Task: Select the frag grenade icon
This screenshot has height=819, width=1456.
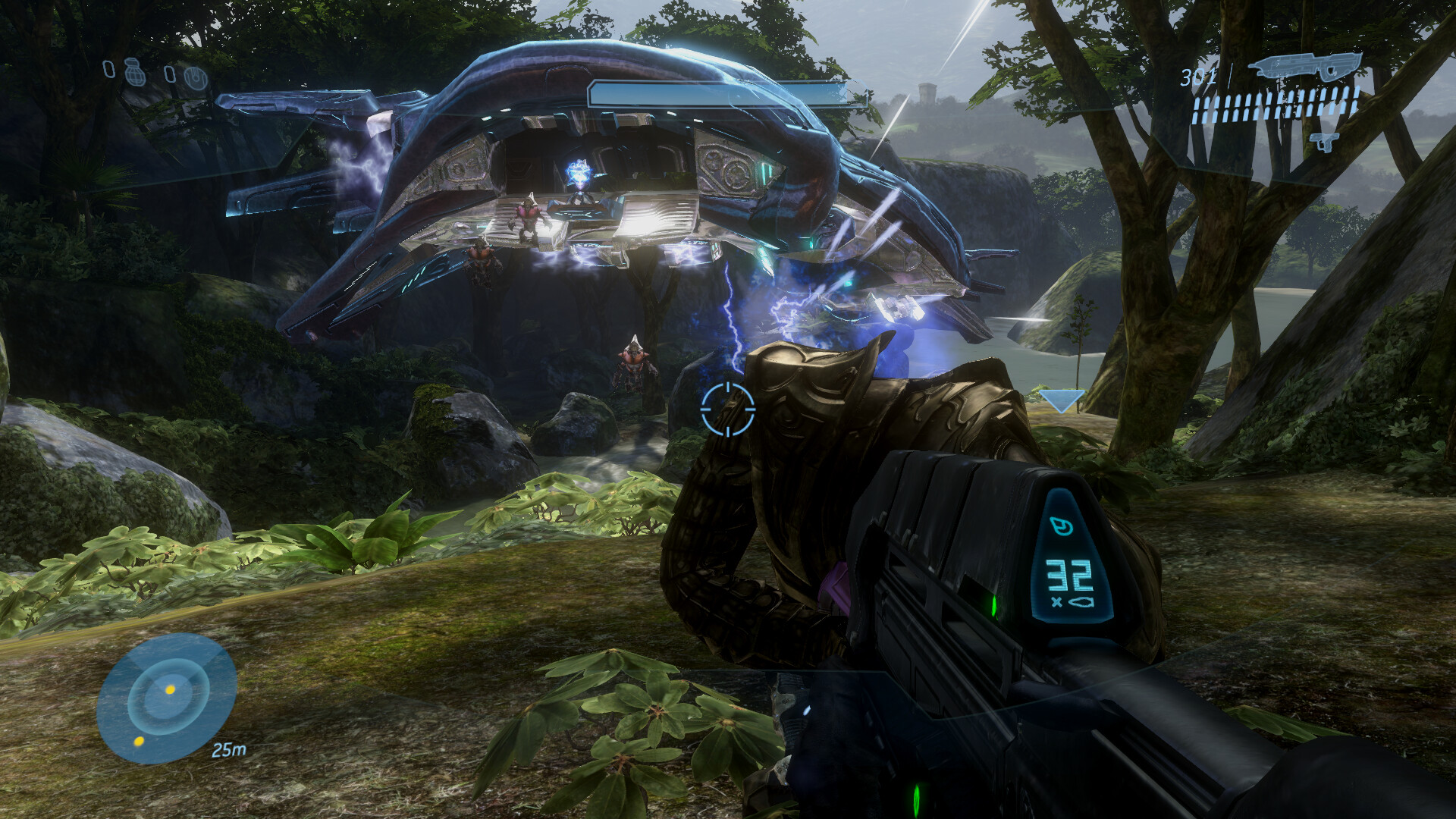Action: pos(136,72)
